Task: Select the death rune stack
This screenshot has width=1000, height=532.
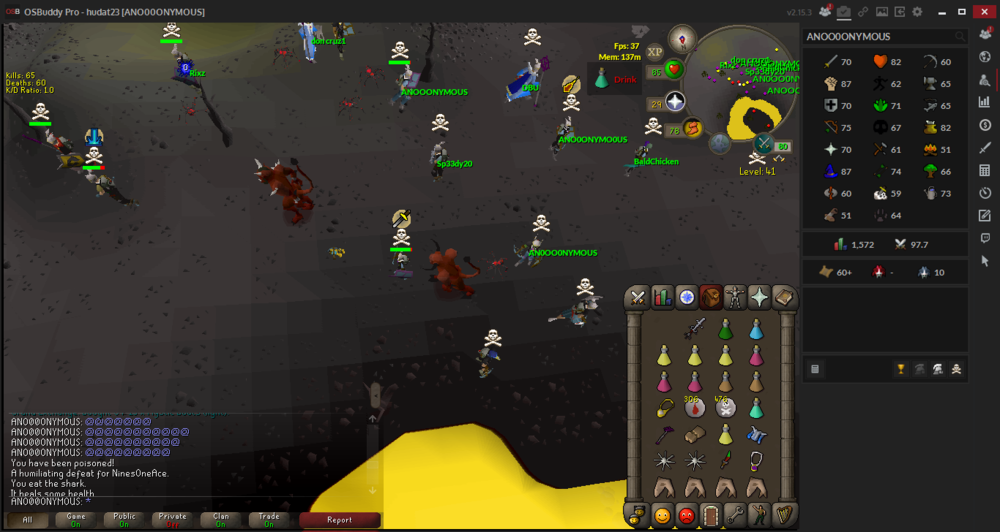Action: coord(725,407)
